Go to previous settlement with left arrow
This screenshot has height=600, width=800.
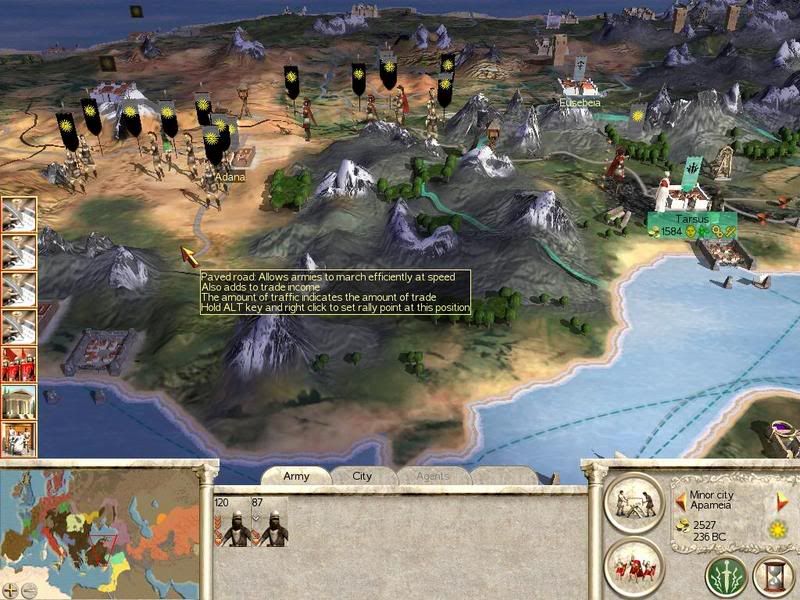click(x=680, y=500)
